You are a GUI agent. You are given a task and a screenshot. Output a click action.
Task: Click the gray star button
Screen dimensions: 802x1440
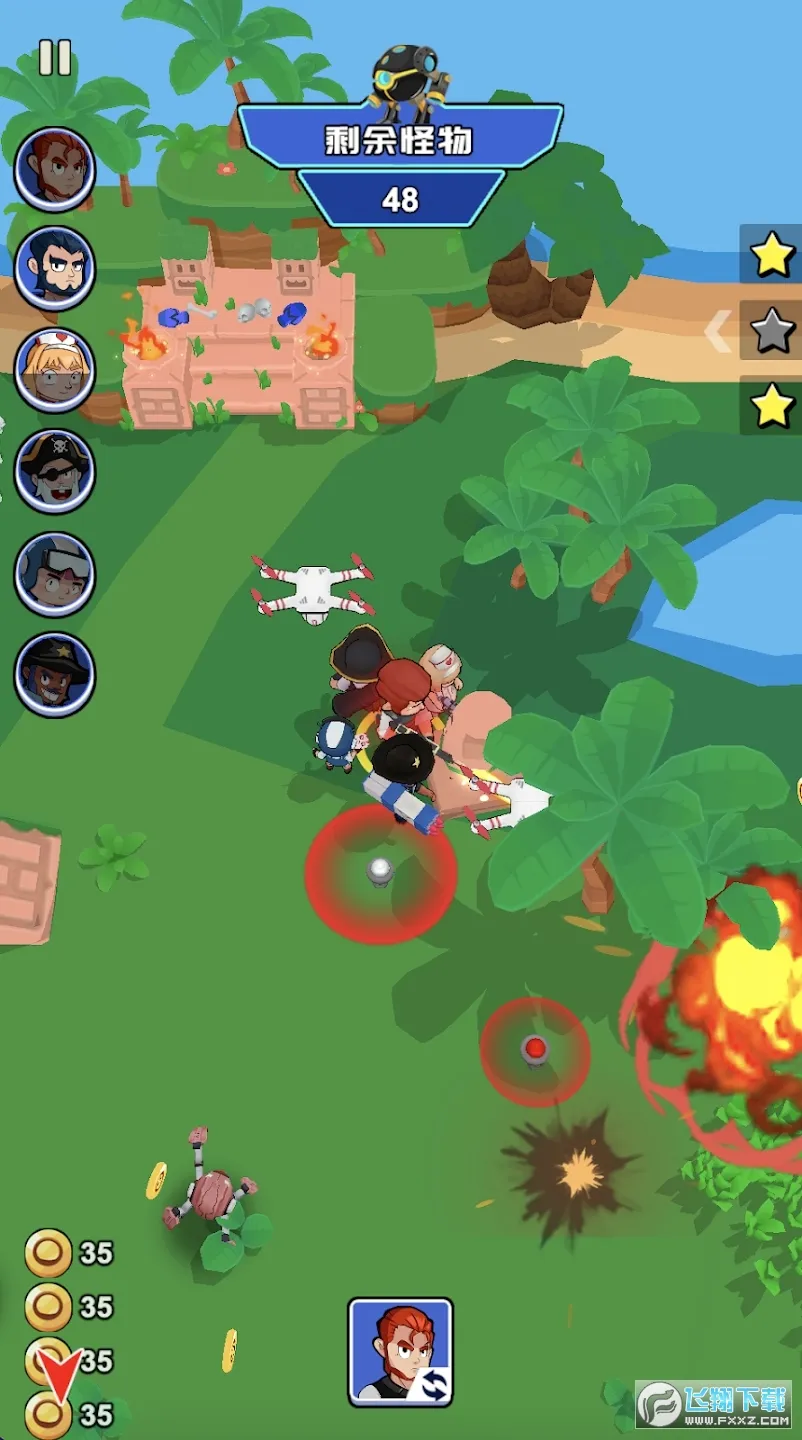772,330
